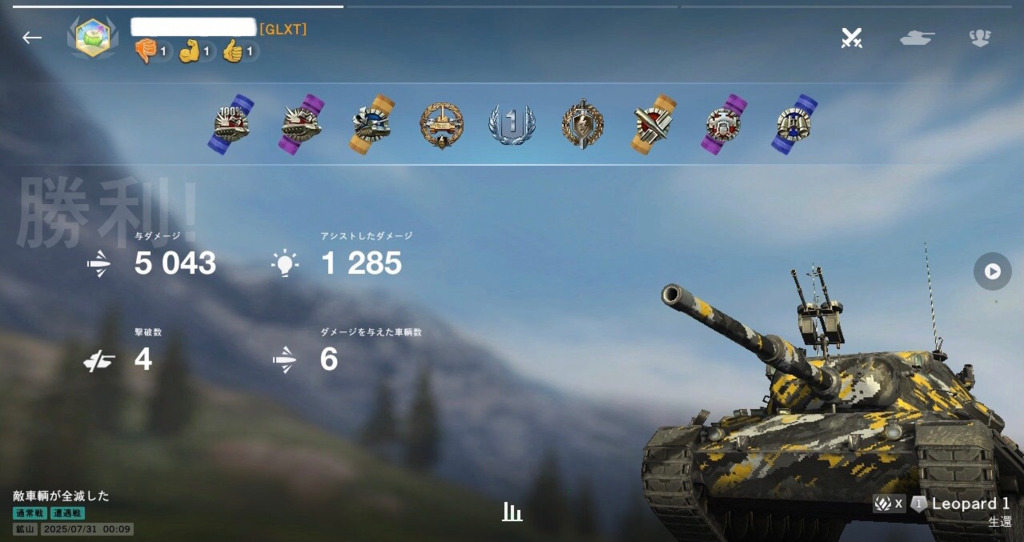1024x542 pixels.
Task: View the bronze shield medal
Action: click(x=581, y=124)
